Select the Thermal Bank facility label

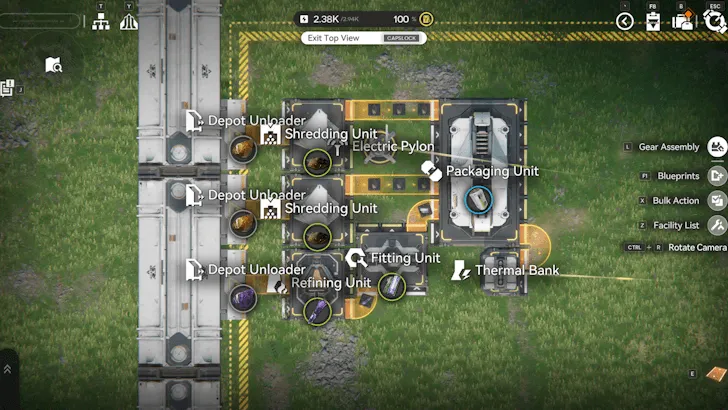click(515, 270)
